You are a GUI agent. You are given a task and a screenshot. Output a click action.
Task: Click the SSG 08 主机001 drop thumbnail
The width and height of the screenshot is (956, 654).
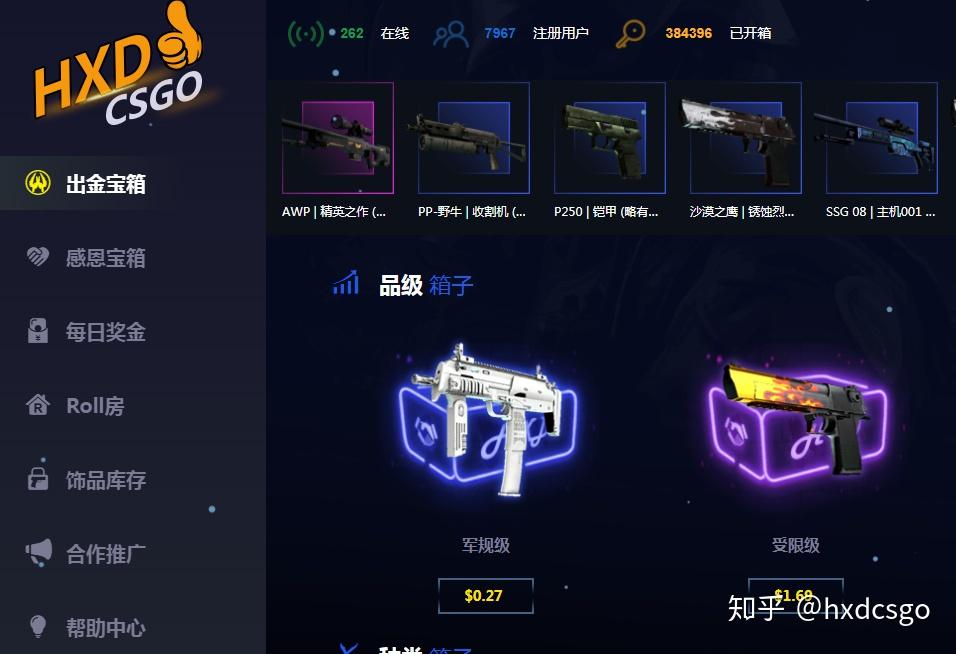pos(880,138)
